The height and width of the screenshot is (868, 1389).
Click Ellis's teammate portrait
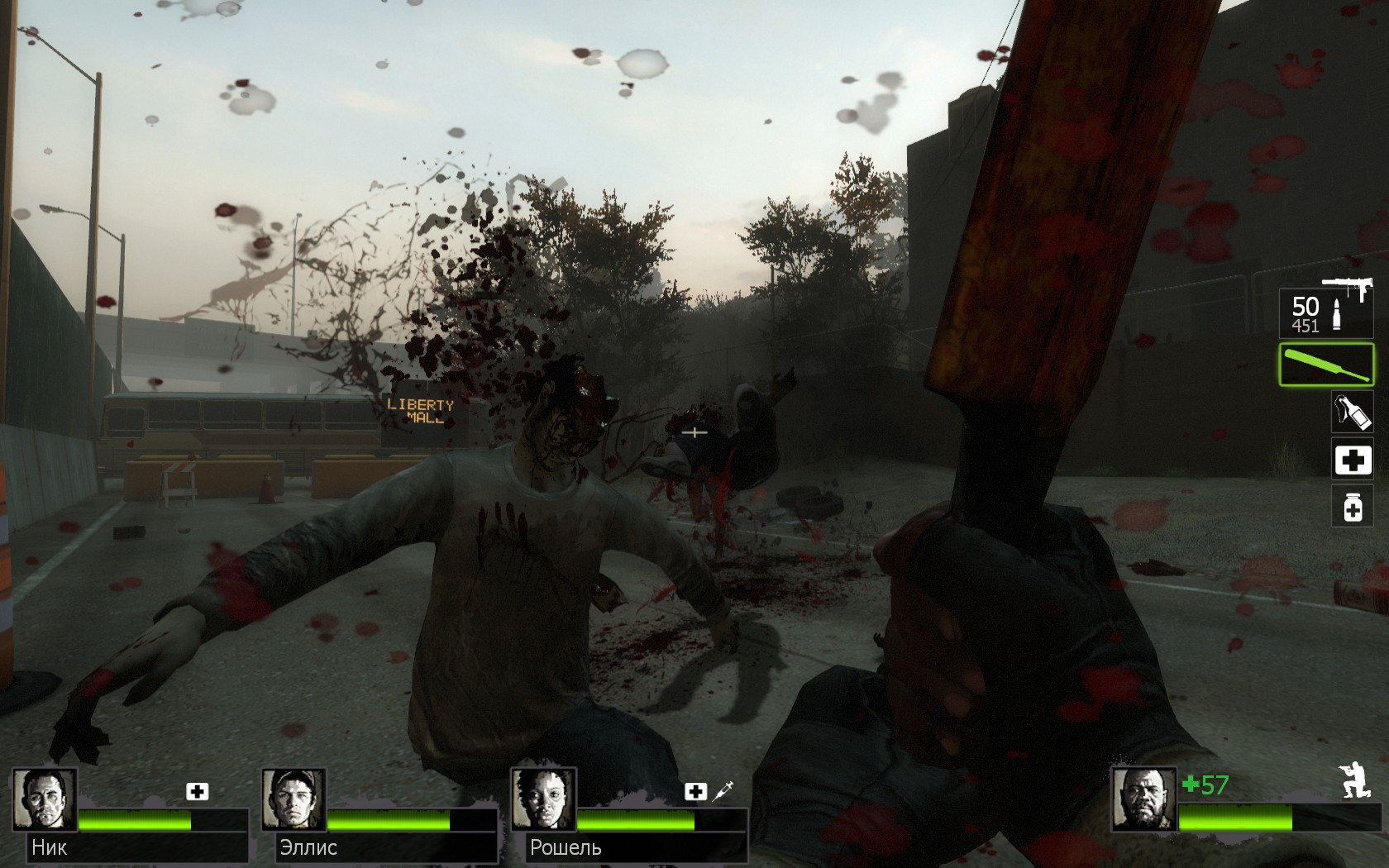coord(294,799)
